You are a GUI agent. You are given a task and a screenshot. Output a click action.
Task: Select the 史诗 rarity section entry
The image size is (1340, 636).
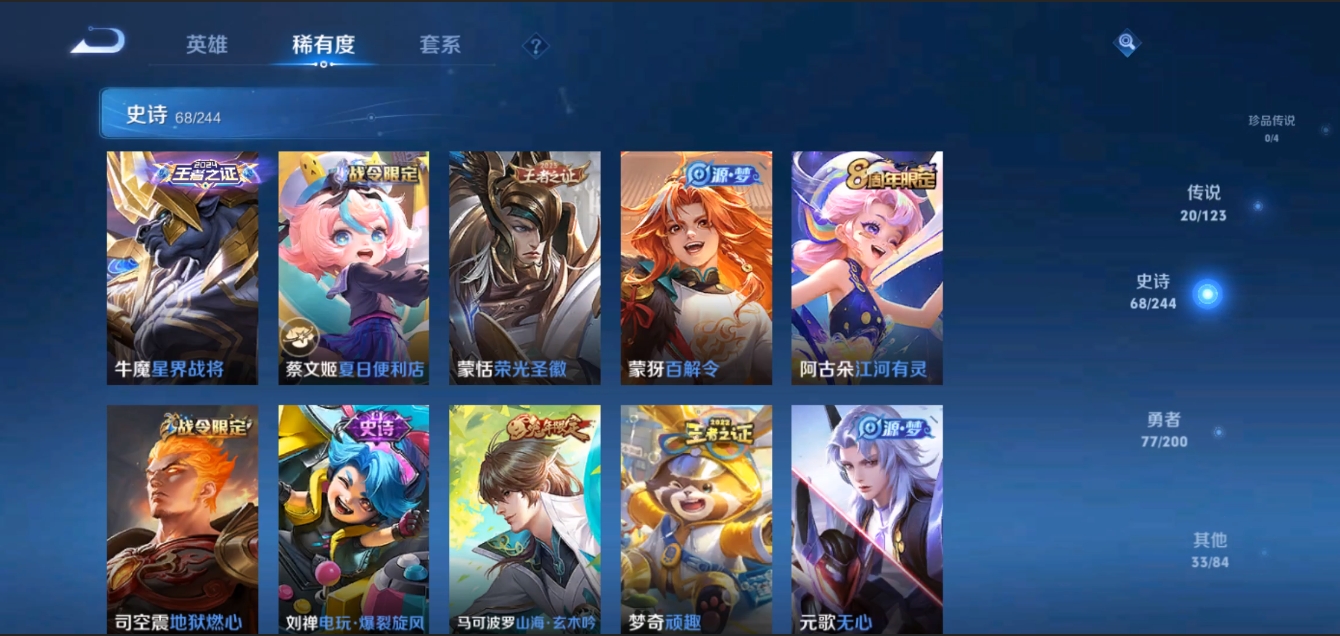[x=1154, y=291]
